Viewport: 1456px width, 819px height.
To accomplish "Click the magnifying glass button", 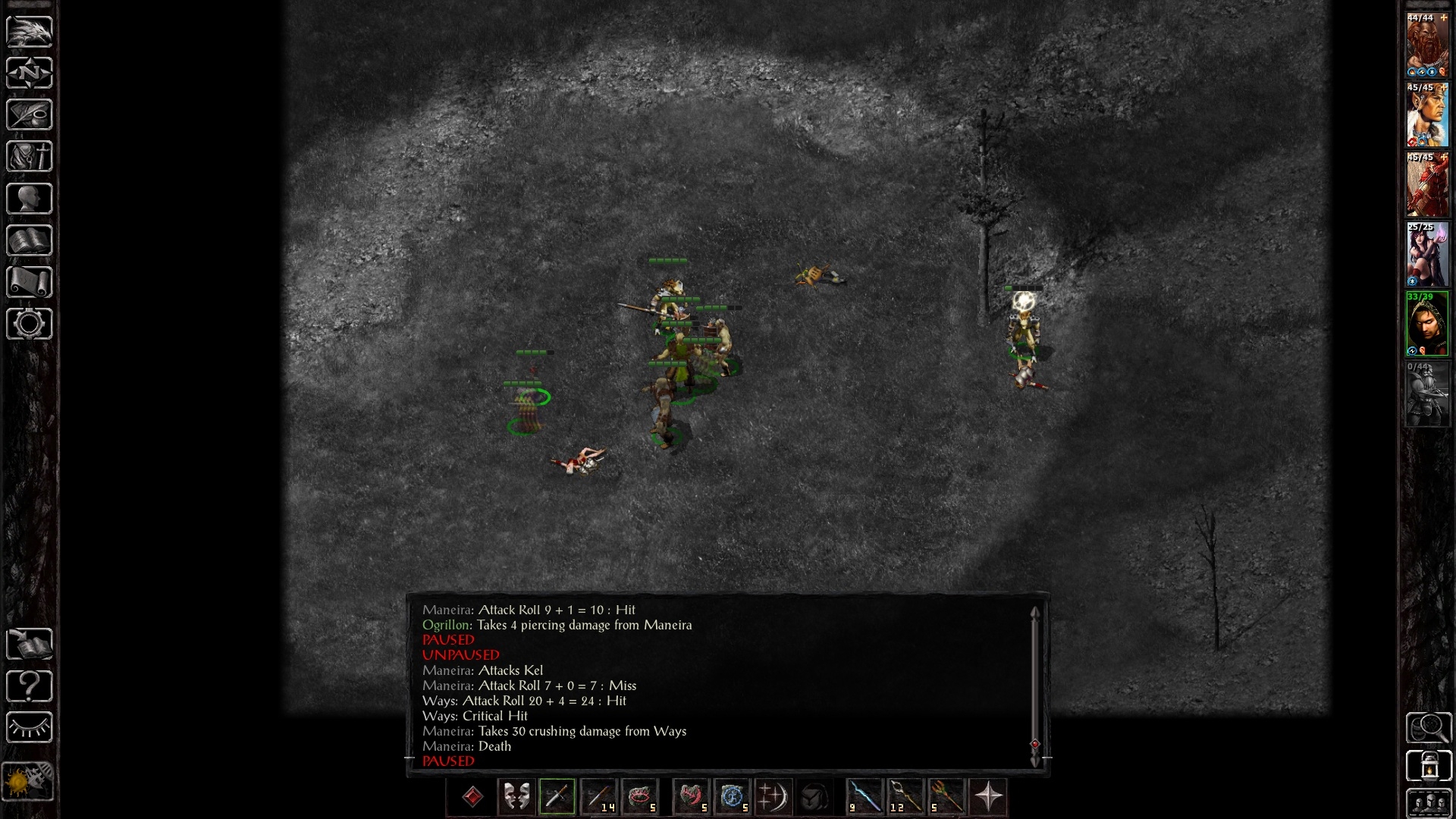I will [x=1429, y=728].
